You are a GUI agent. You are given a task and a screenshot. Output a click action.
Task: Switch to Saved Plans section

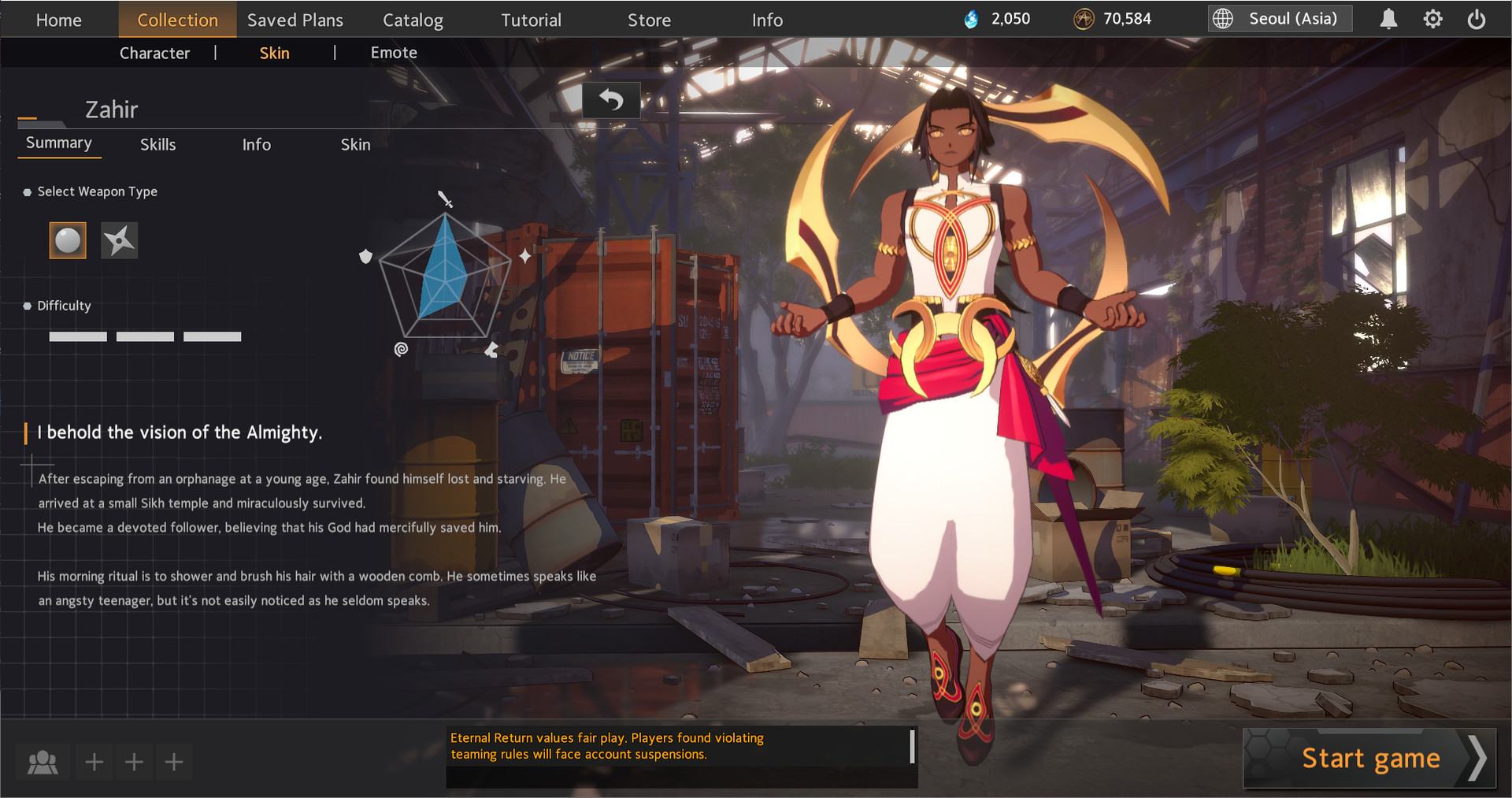(x=295, y=20)
